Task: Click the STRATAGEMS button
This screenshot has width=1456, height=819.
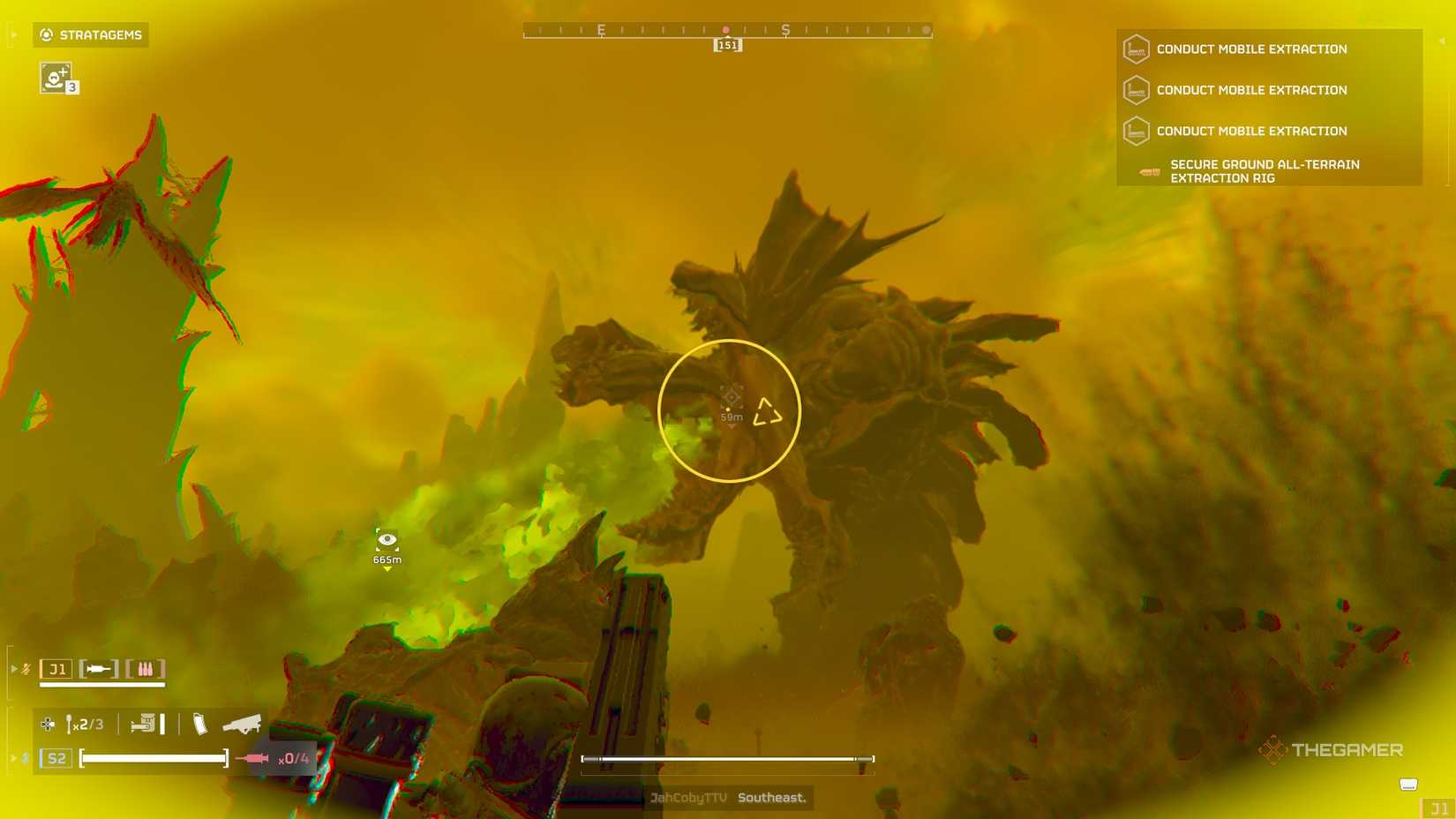Action: [90, 35]
